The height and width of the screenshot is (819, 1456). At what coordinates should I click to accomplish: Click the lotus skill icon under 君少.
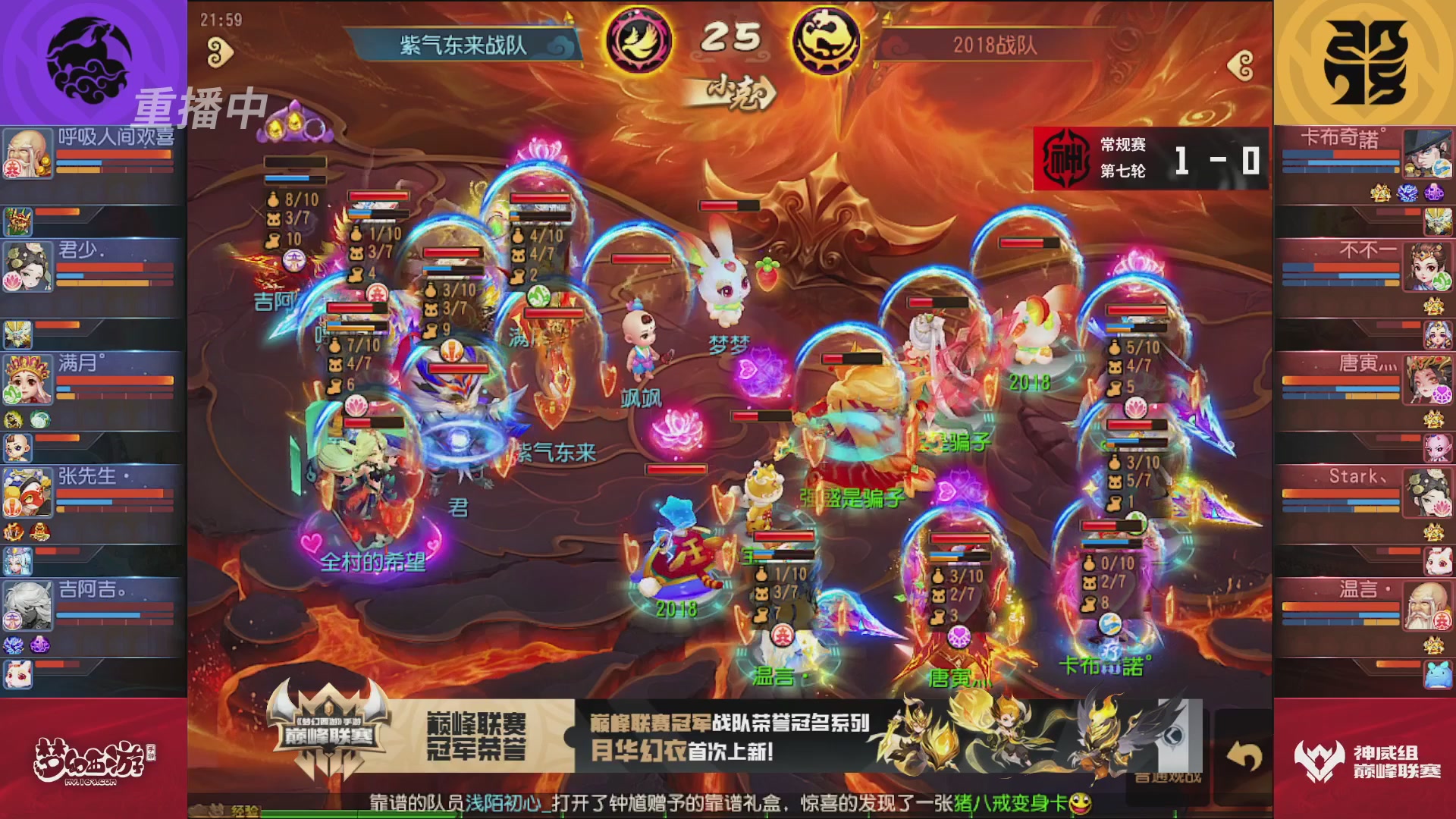tap(12, 280)
